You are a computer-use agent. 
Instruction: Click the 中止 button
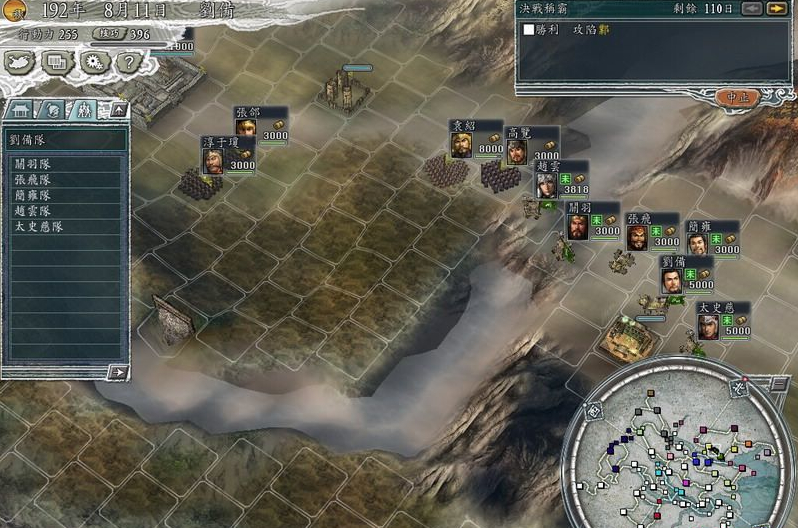coord(737,97)
